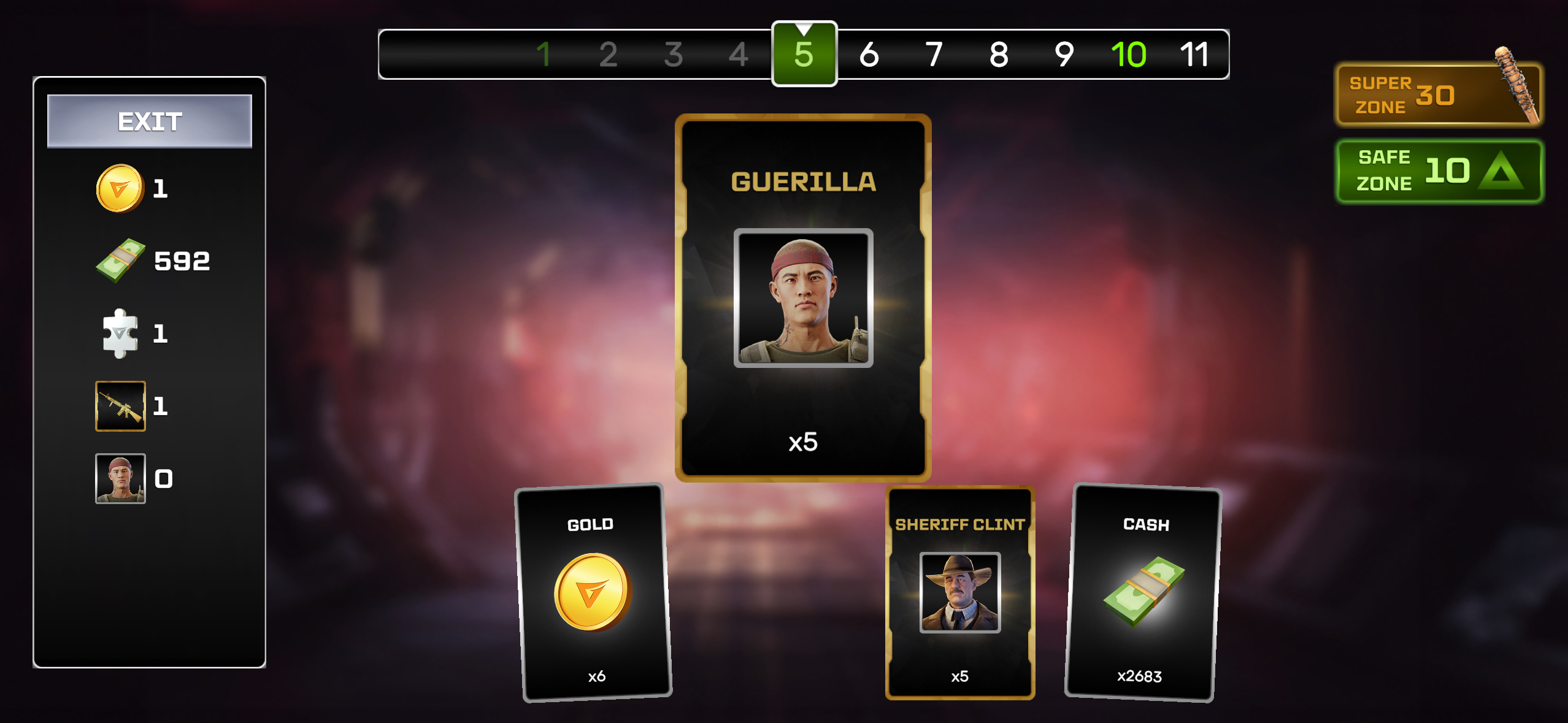Click the EXIT button
This screenshot has height=723, width=1568.
click(x=150, y=121)
